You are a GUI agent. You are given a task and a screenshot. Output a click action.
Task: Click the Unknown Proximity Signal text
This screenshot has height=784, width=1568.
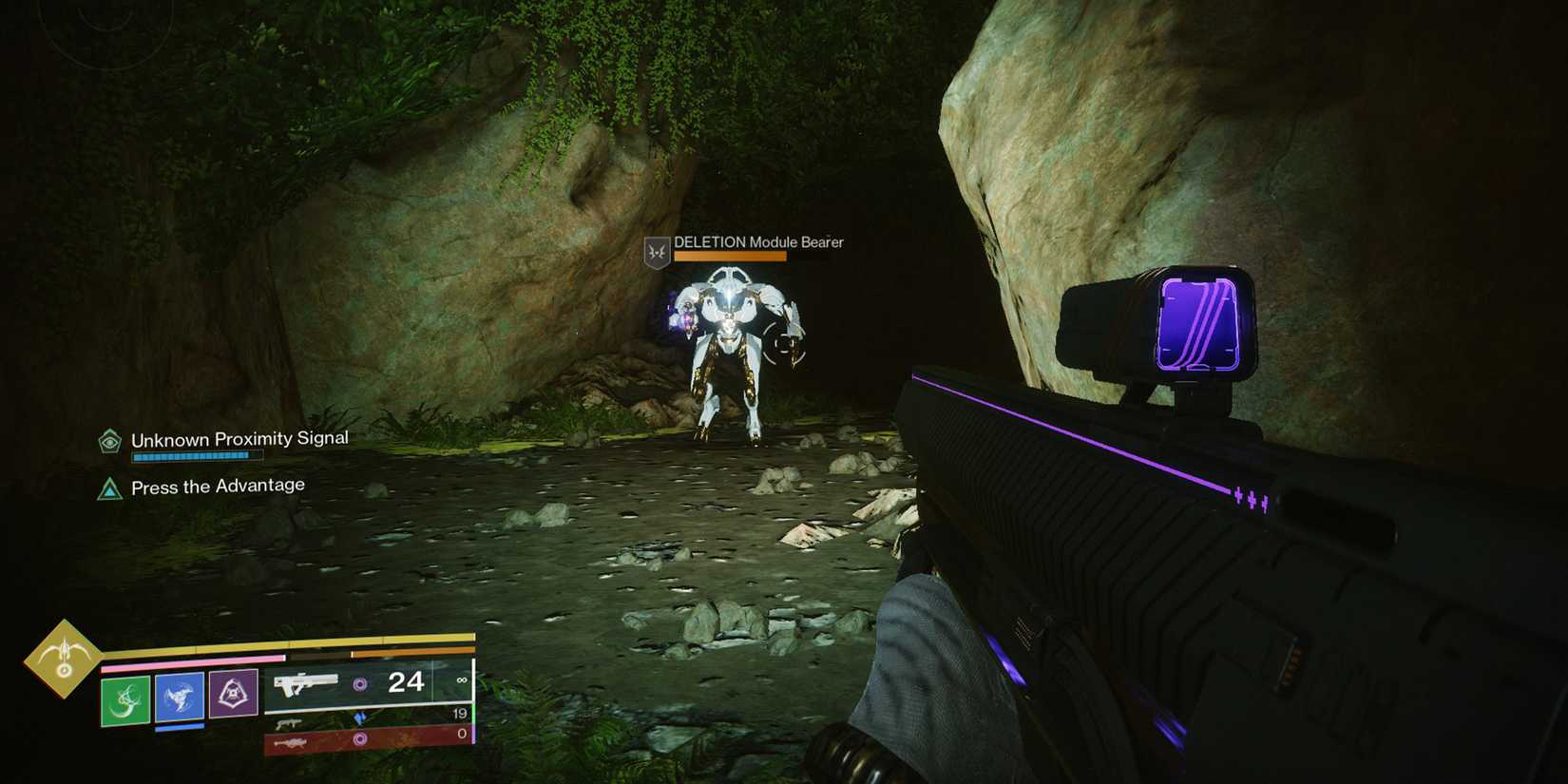pos(239,438)
